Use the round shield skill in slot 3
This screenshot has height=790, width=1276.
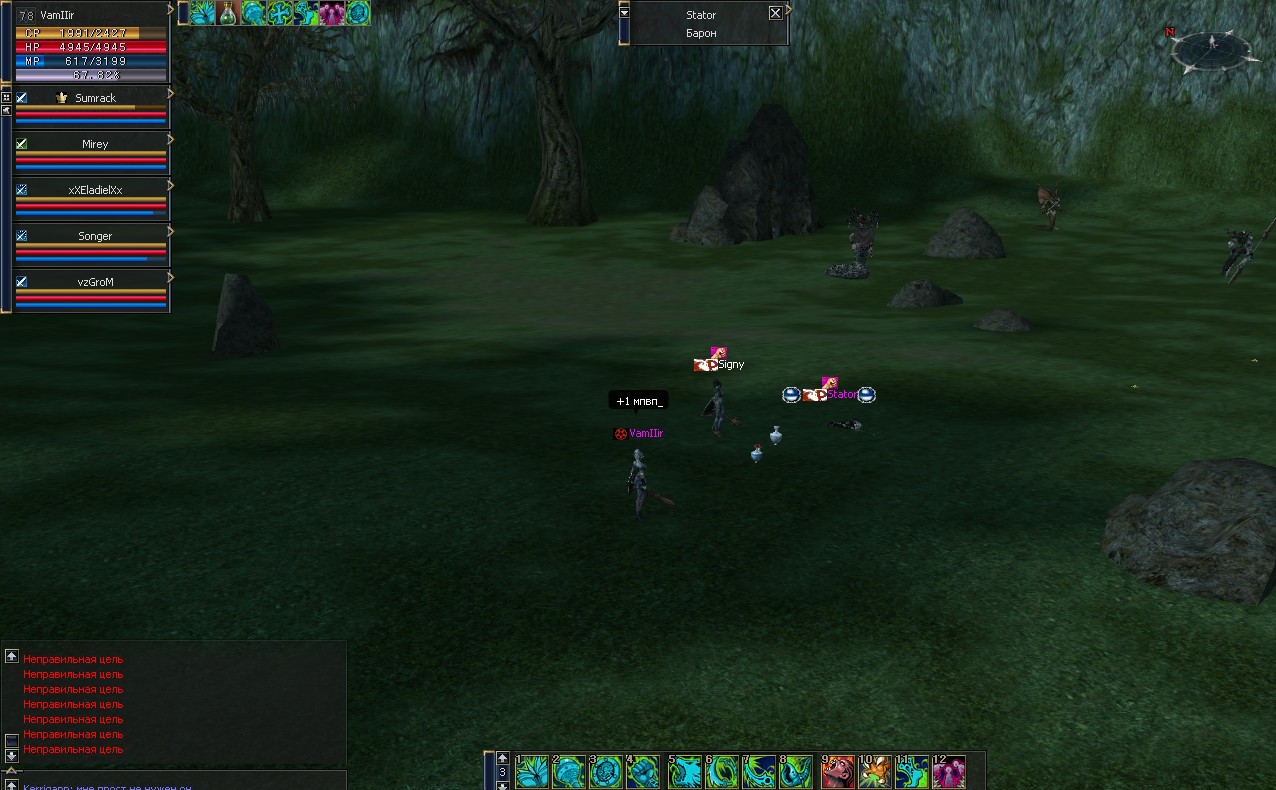pos(607,772)
